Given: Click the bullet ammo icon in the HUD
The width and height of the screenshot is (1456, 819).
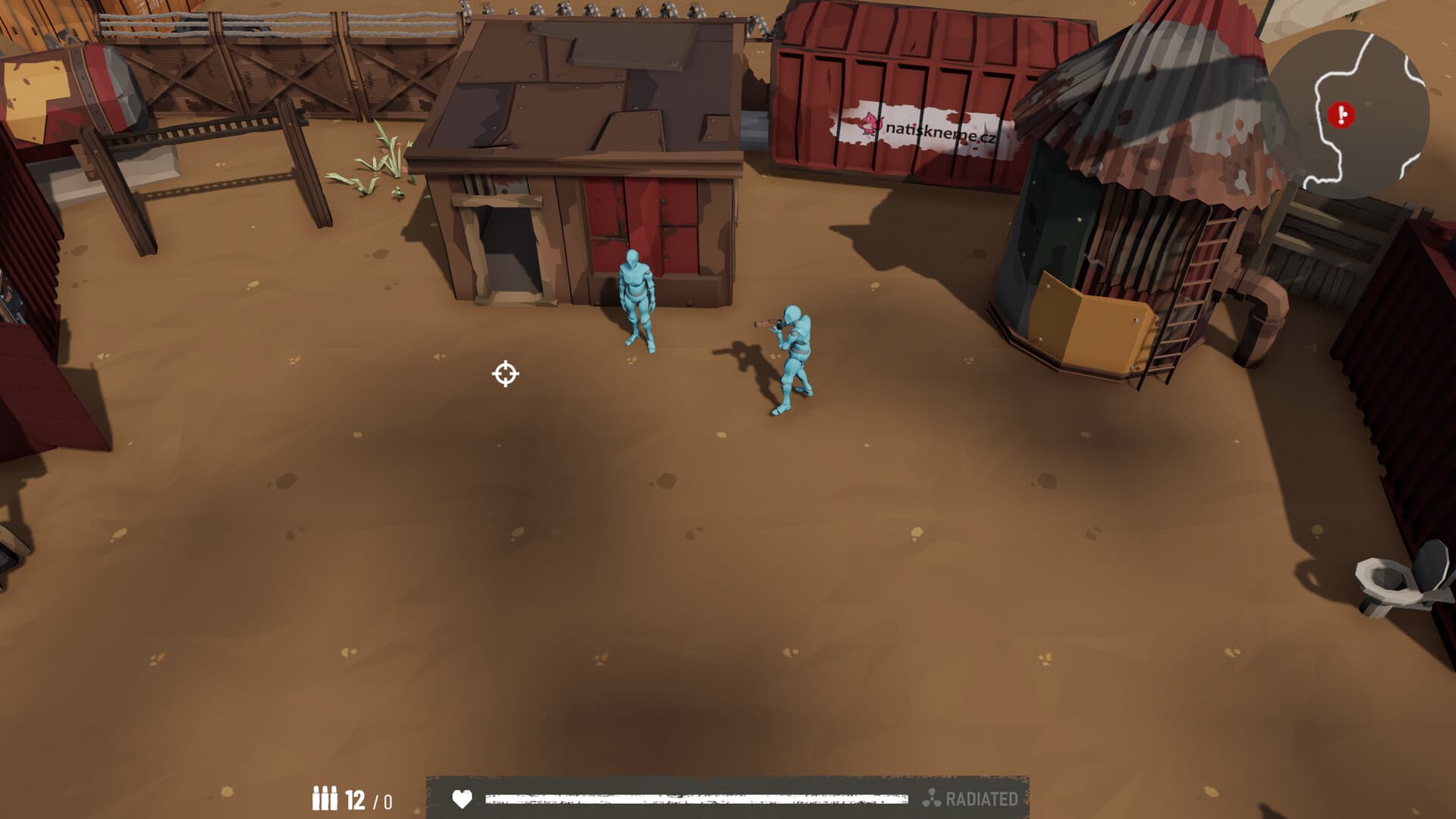Looking at the screenshot, I should pos(326,797).
